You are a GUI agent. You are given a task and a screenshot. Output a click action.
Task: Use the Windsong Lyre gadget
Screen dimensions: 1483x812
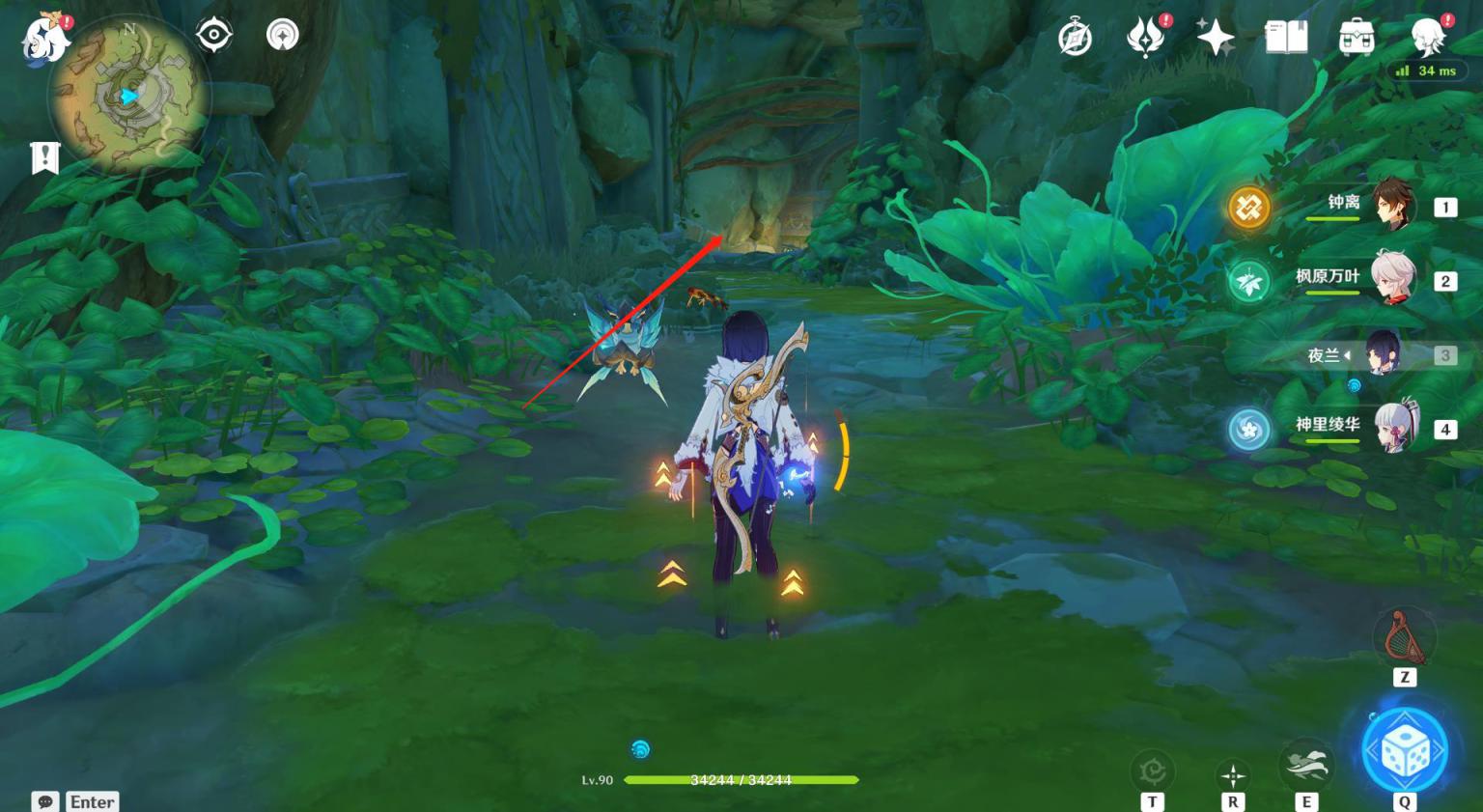point(1404,637)
